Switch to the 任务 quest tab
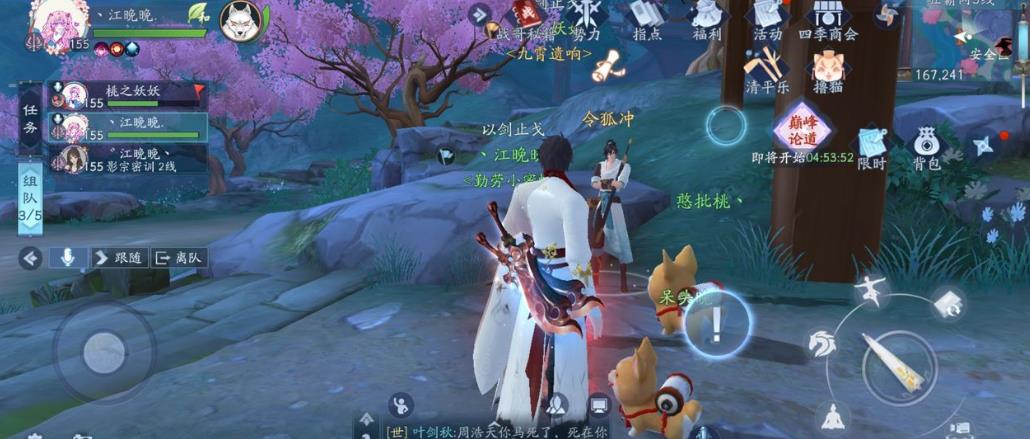The height and width of the screenshot is (439, 1030). pyautogui.click(x=30, y=118)
